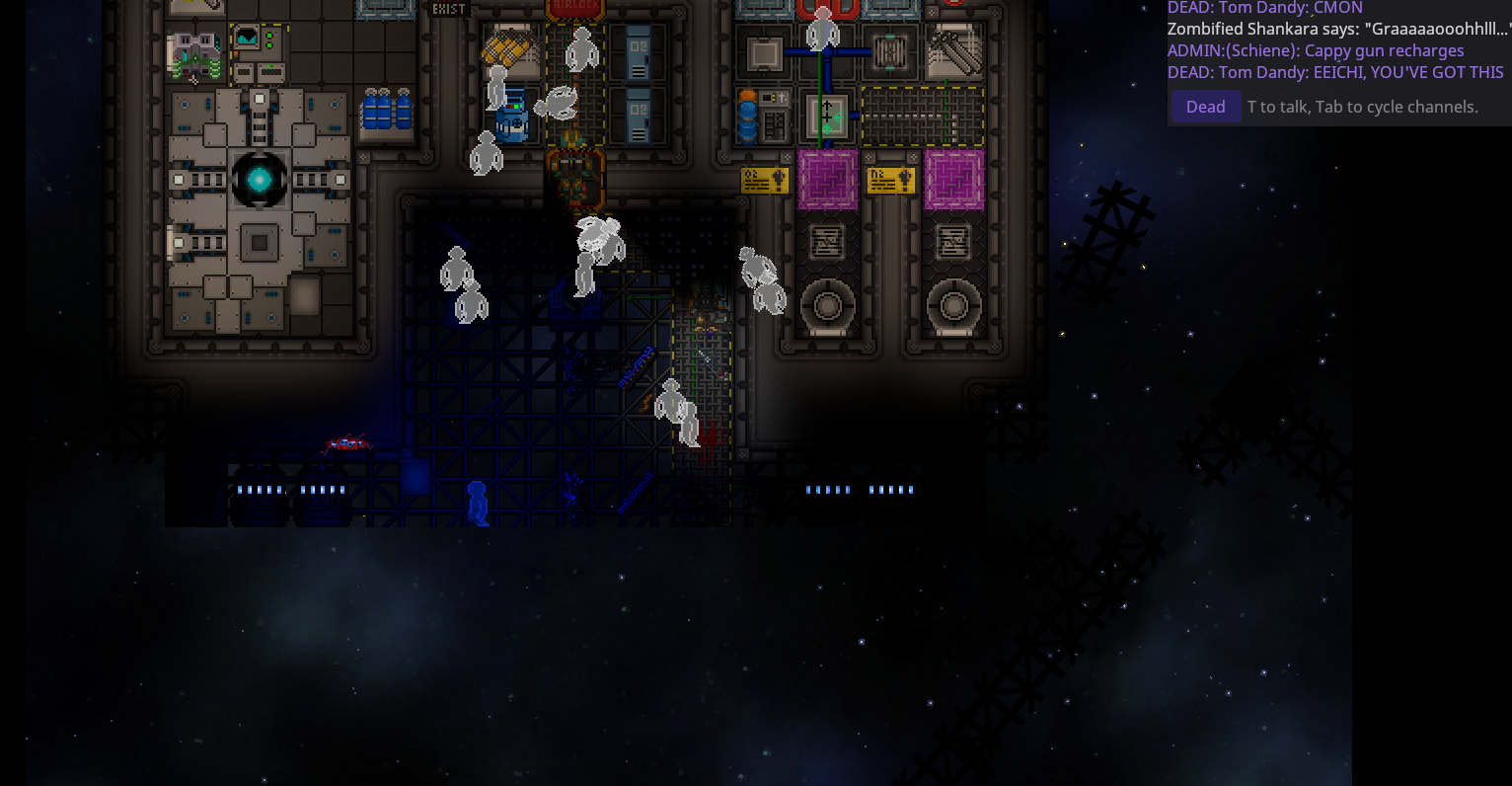Click the blue indicator light strip
Viewport: 1512px width, 786px height.
point(262,488)
